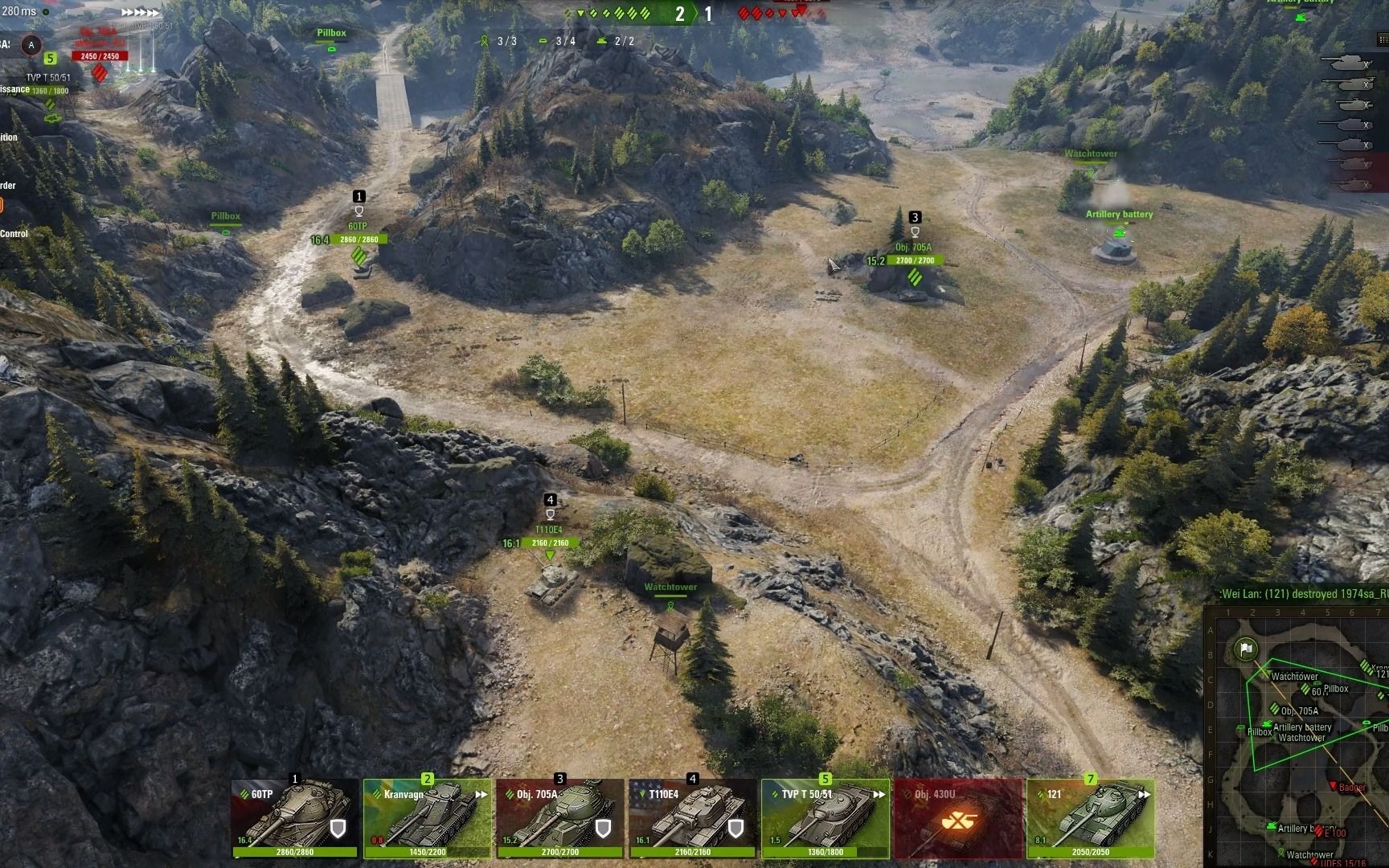Viewport: 1389px width, 868px height.
Task: Pick the T110E4 tank card
Action: click(x=692, y=818)
